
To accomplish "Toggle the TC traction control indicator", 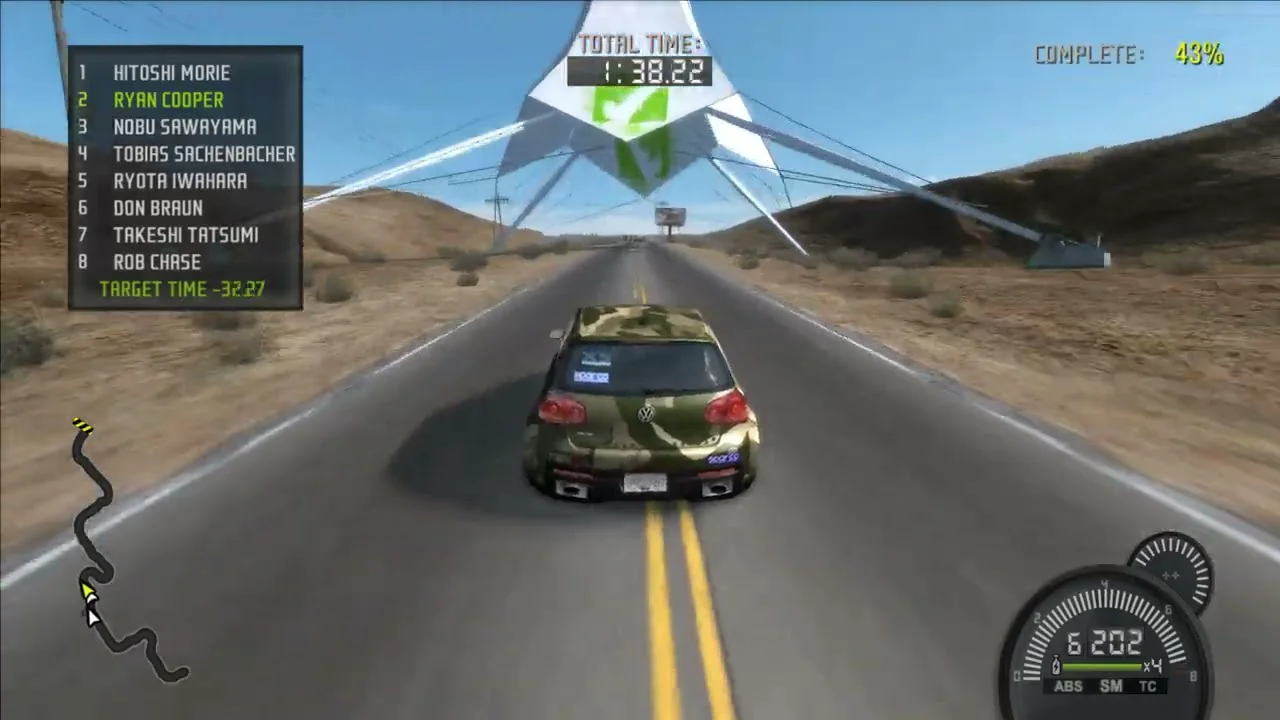I will 1147,686.
